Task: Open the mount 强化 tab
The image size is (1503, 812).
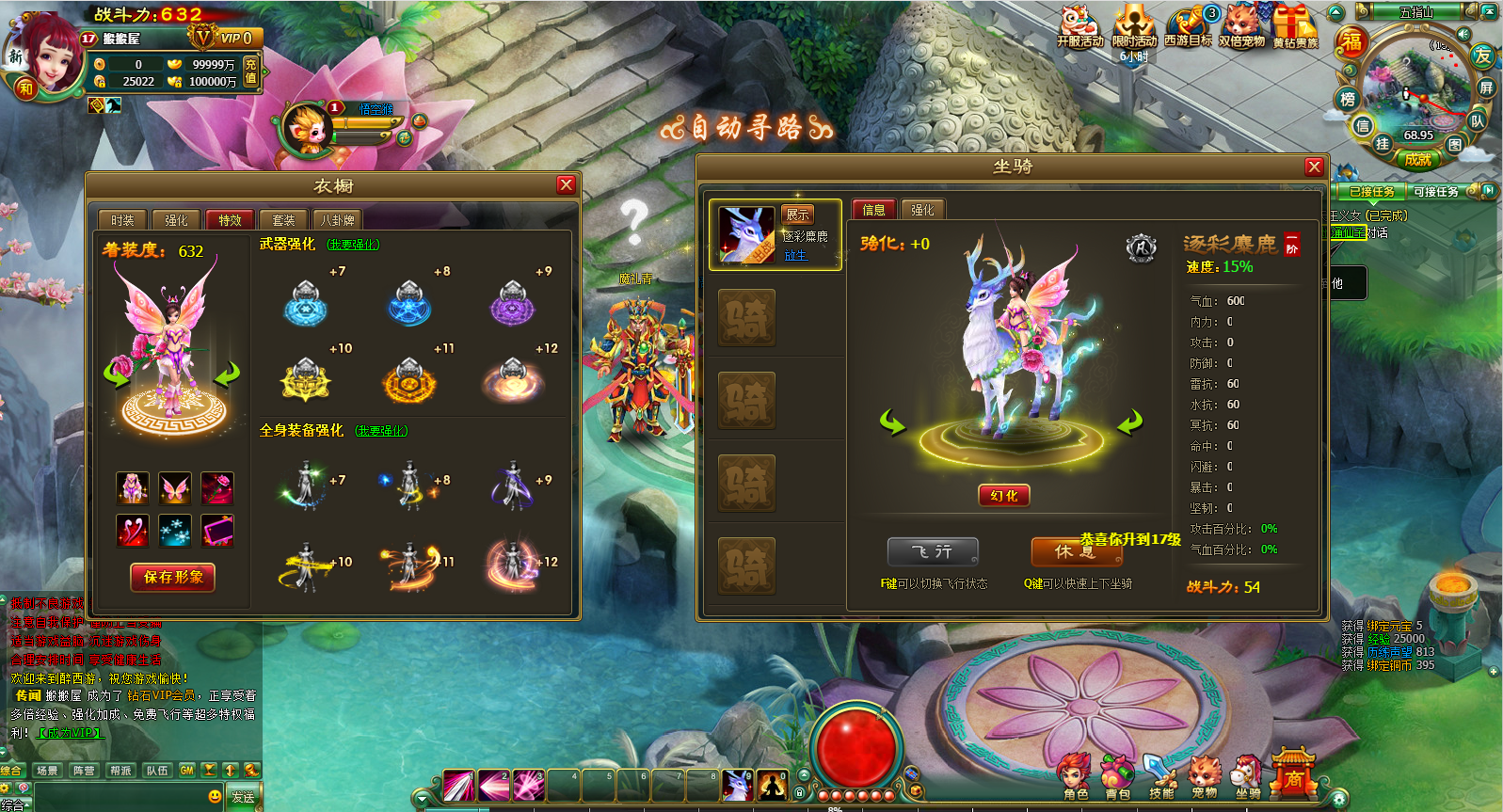Action: click(x=922, y=210)
